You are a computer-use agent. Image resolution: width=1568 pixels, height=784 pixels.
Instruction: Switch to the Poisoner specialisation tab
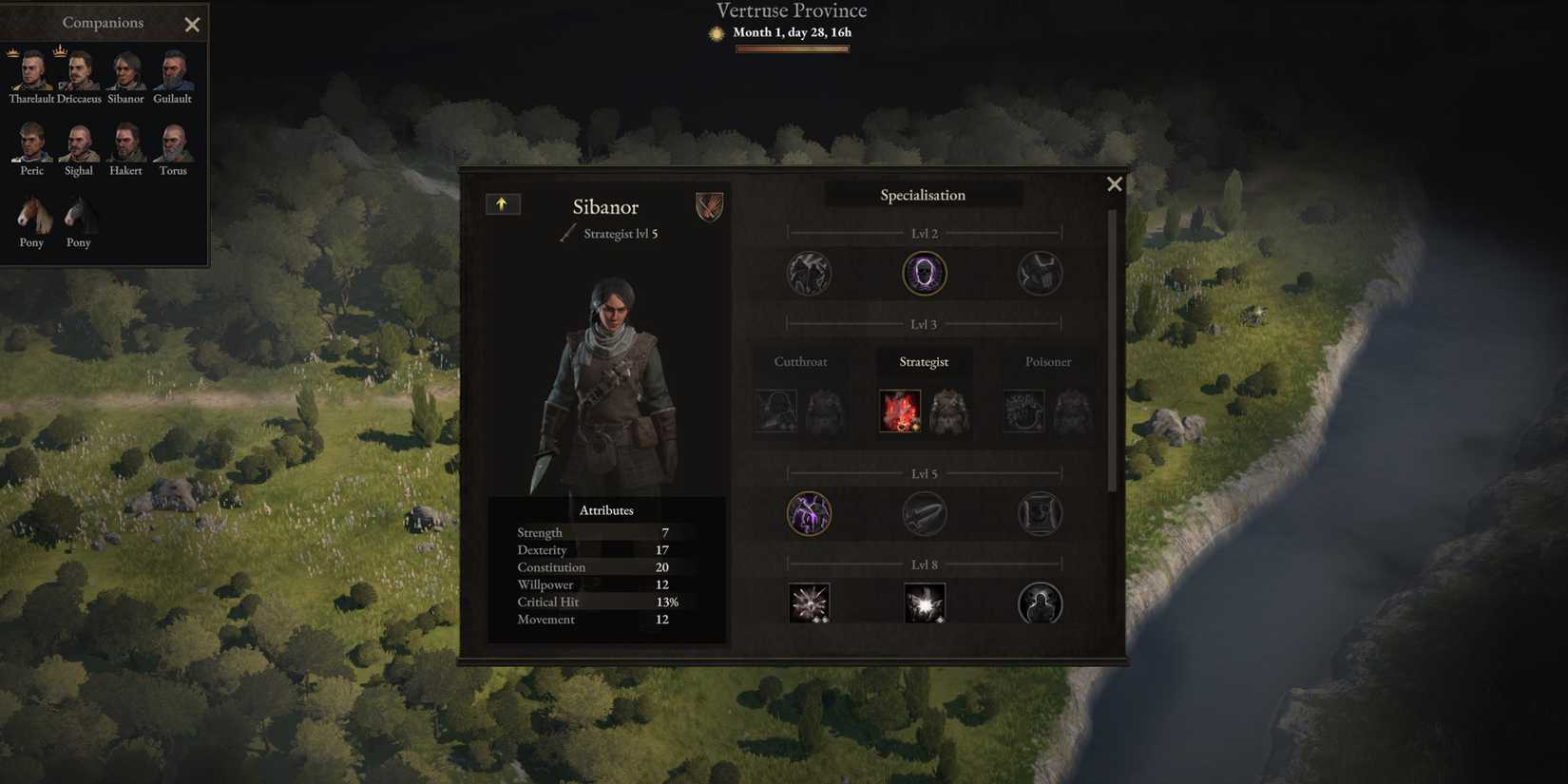tap(1047, 361)
